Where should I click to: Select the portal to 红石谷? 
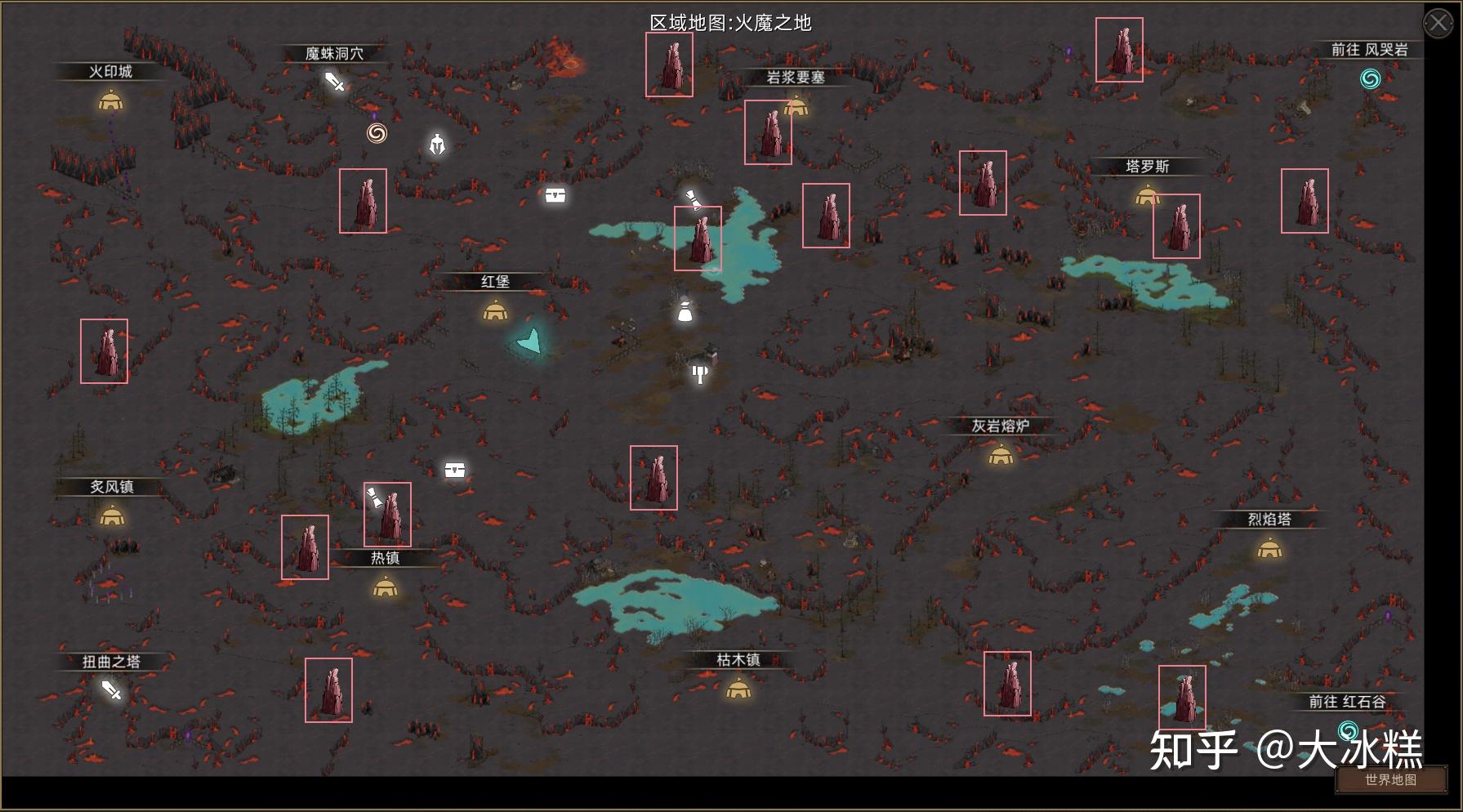[x=1348, y=729]
